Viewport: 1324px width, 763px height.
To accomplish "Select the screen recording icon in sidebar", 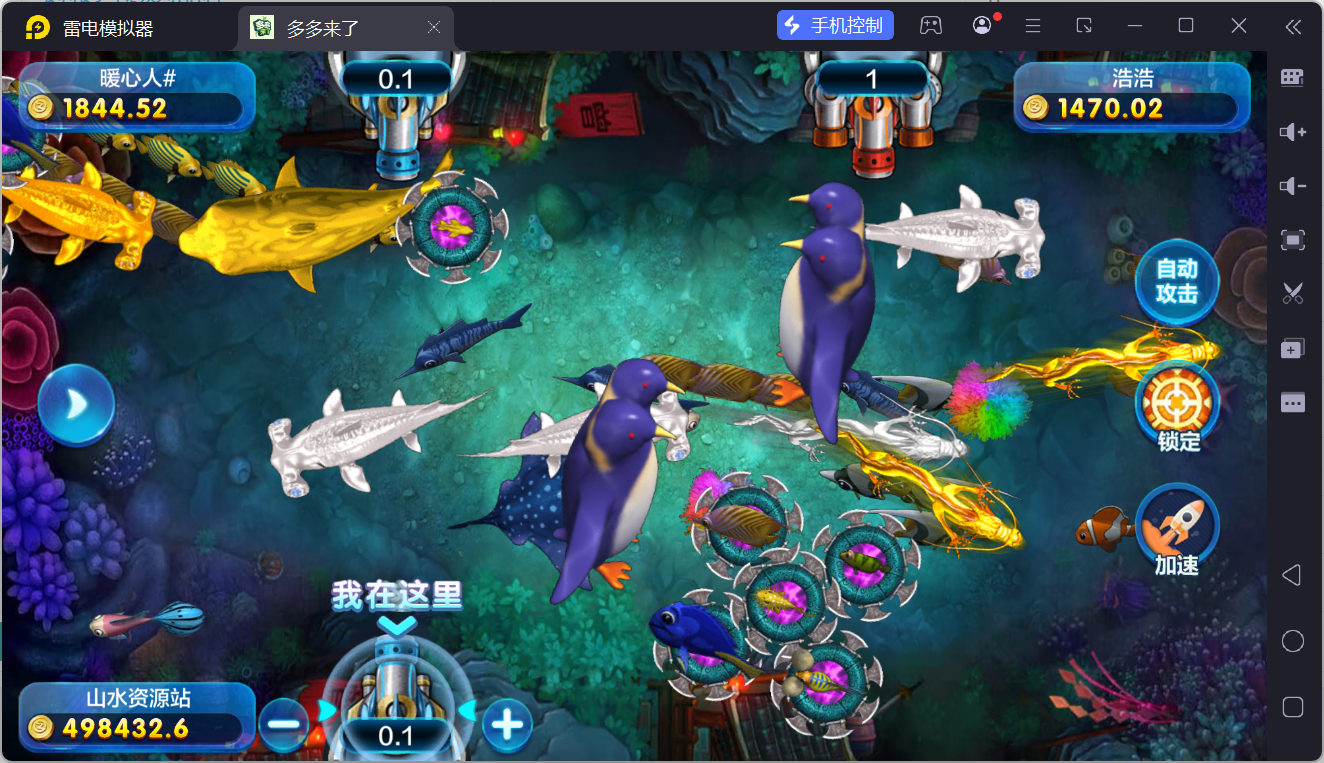I will [x=1292, y=240].
